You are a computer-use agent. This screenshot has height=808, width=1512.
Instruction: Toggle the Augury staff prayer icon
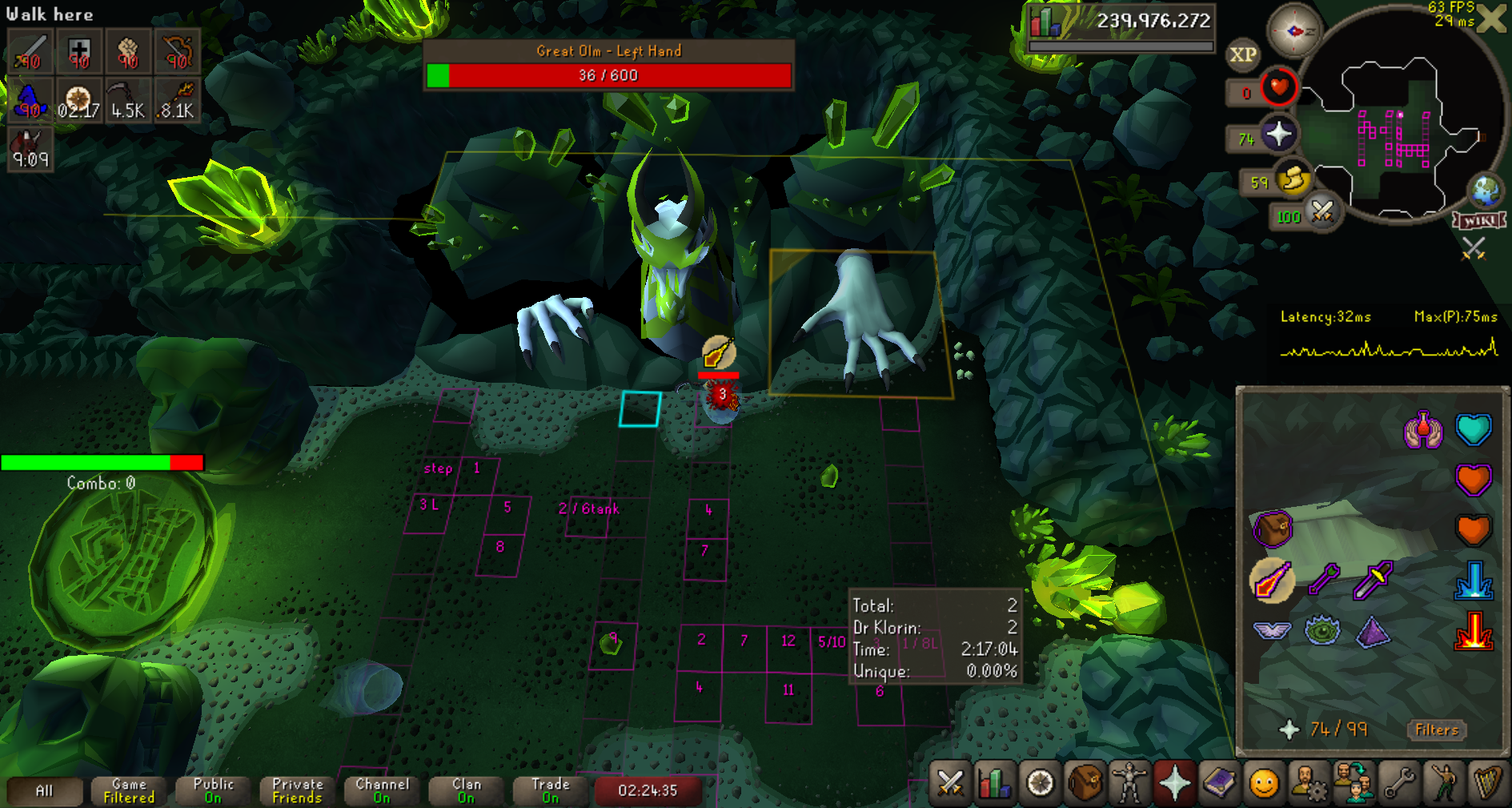(x=1271, y=581)
